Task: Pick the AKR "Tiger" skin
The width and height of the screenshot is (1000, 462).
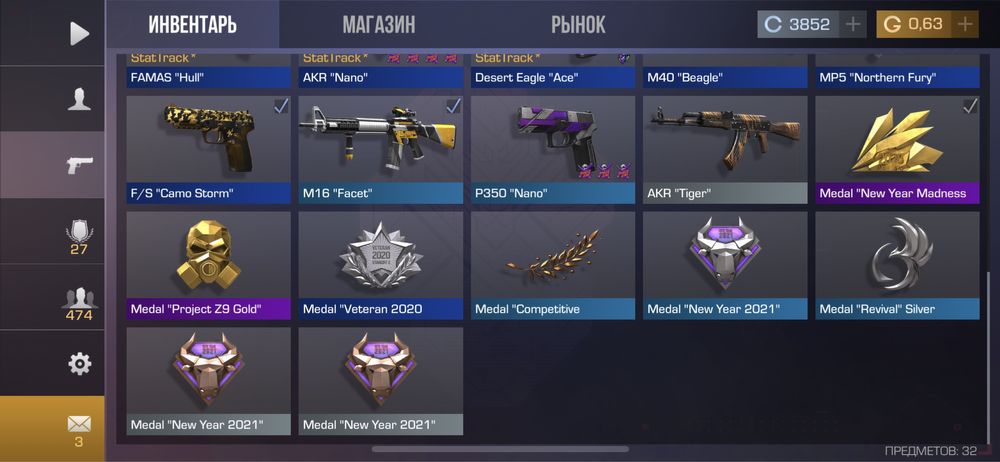Action: [725, 149]
